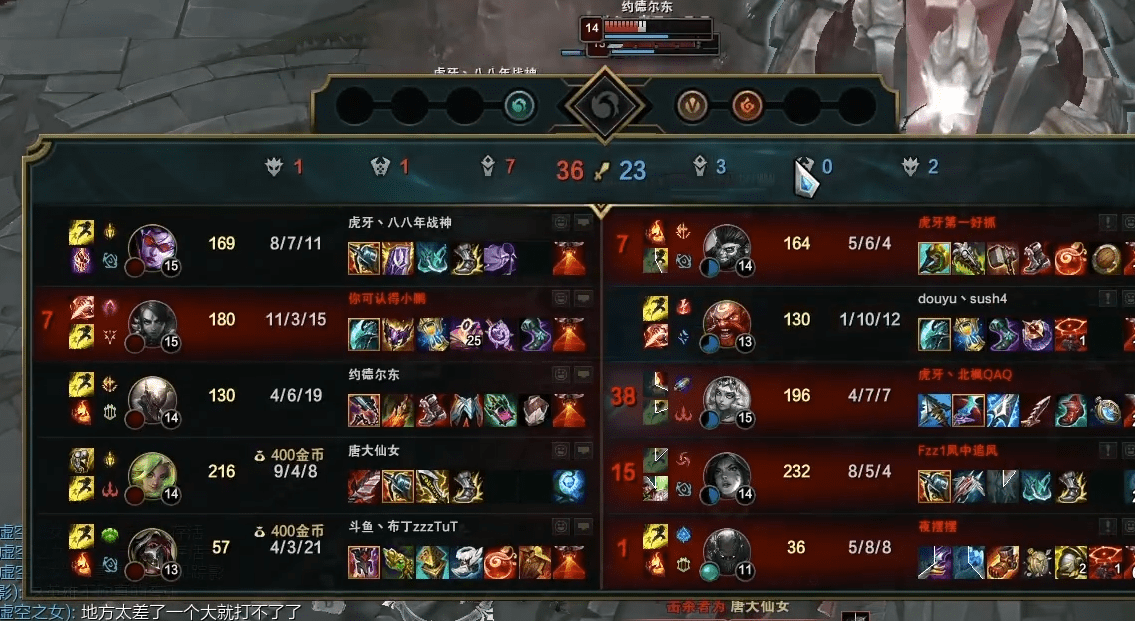
Task: Select player name 约德尔东 in scoreboard
Action: pyautogui.click(x=374, y=374)
